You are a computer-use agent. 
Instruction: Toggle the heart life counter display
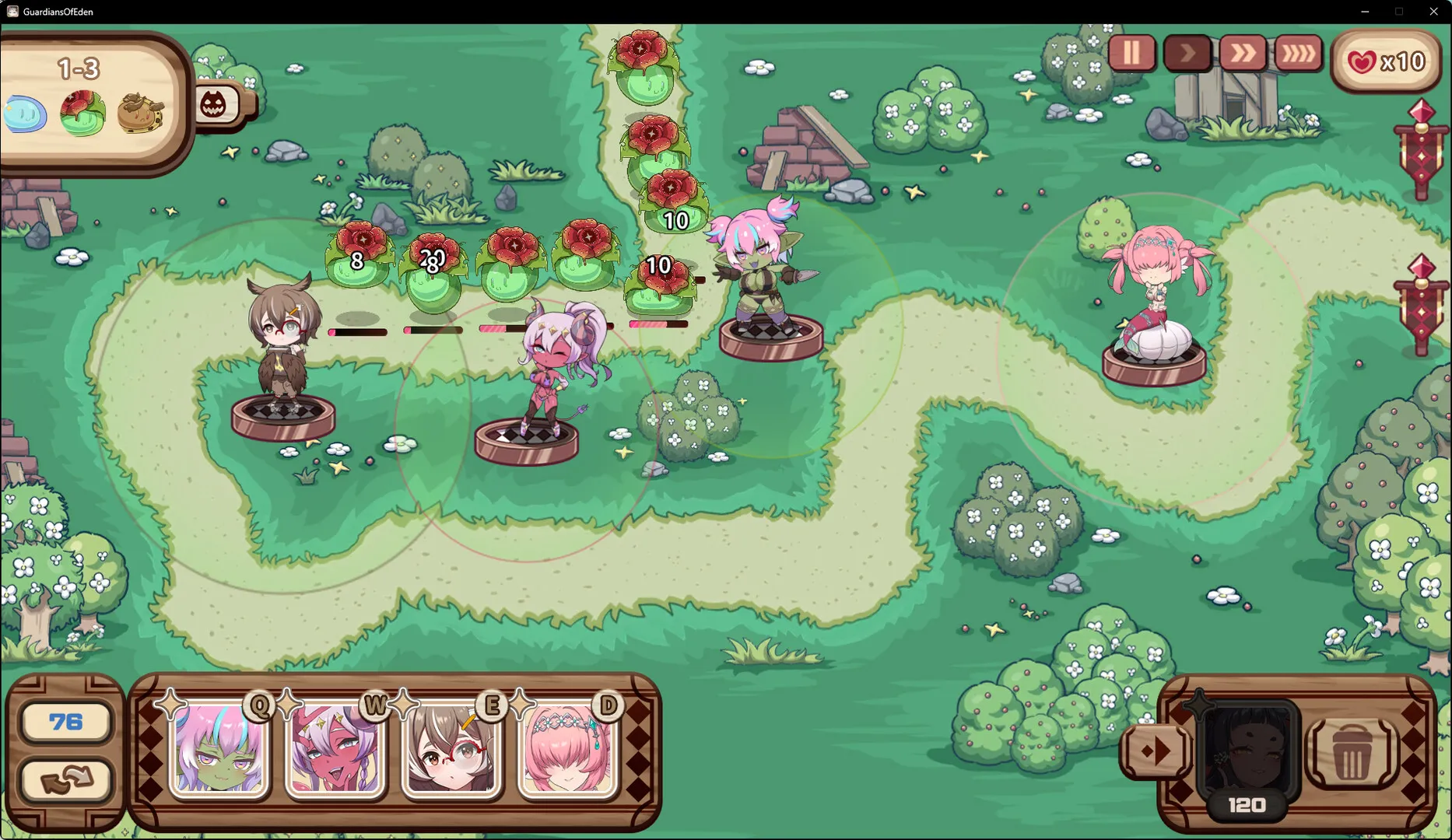(x=1385, y=61)
